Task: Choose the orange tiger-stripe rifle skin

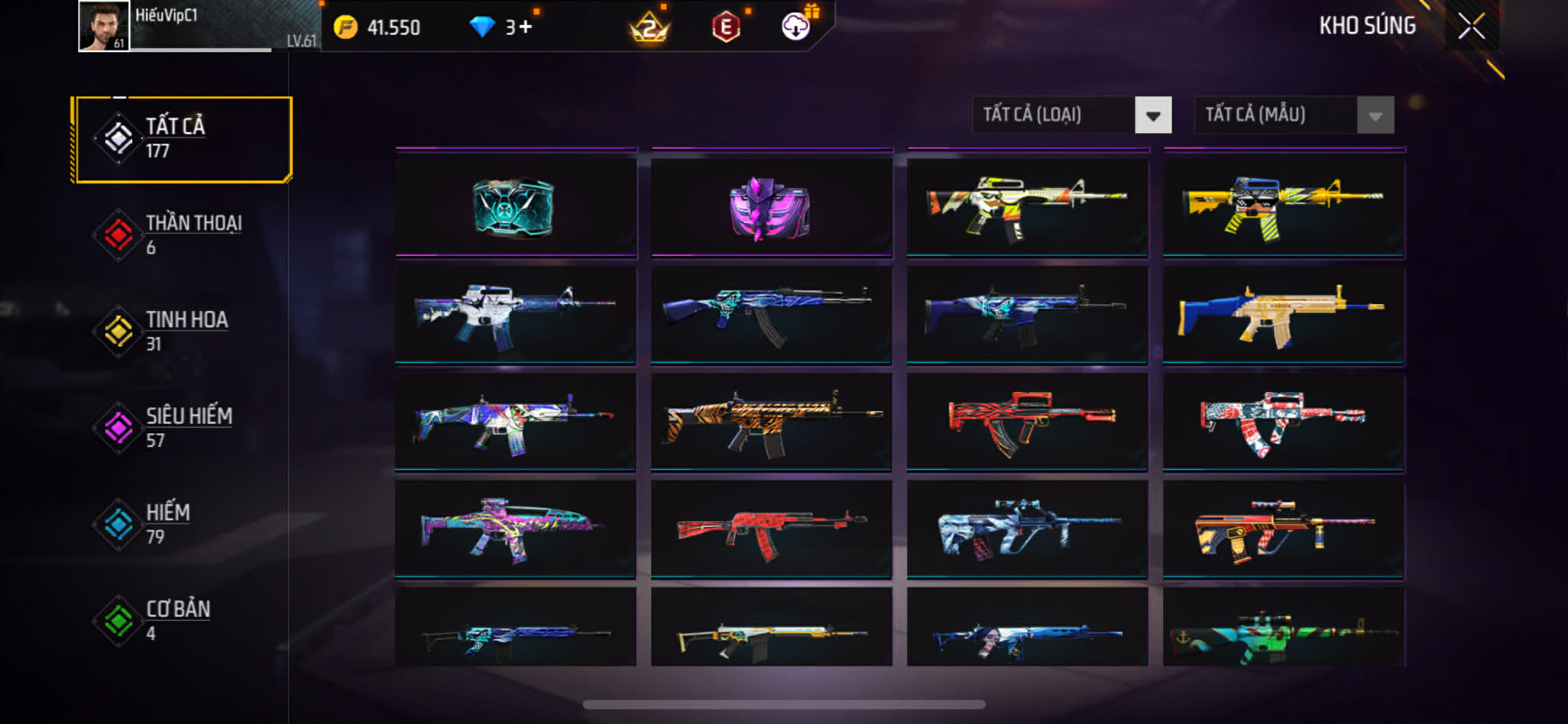Action: tap(771, 421)
